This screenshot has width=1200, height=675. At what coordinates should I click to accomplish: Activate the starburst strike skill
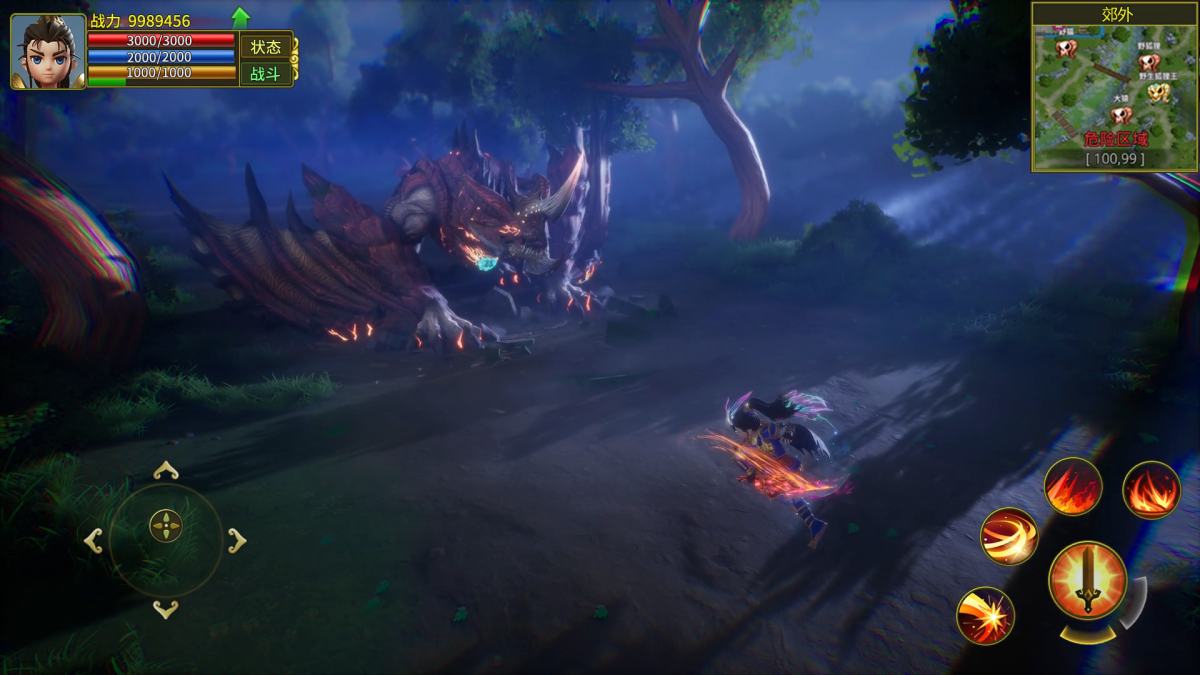(x=985, y=615)
